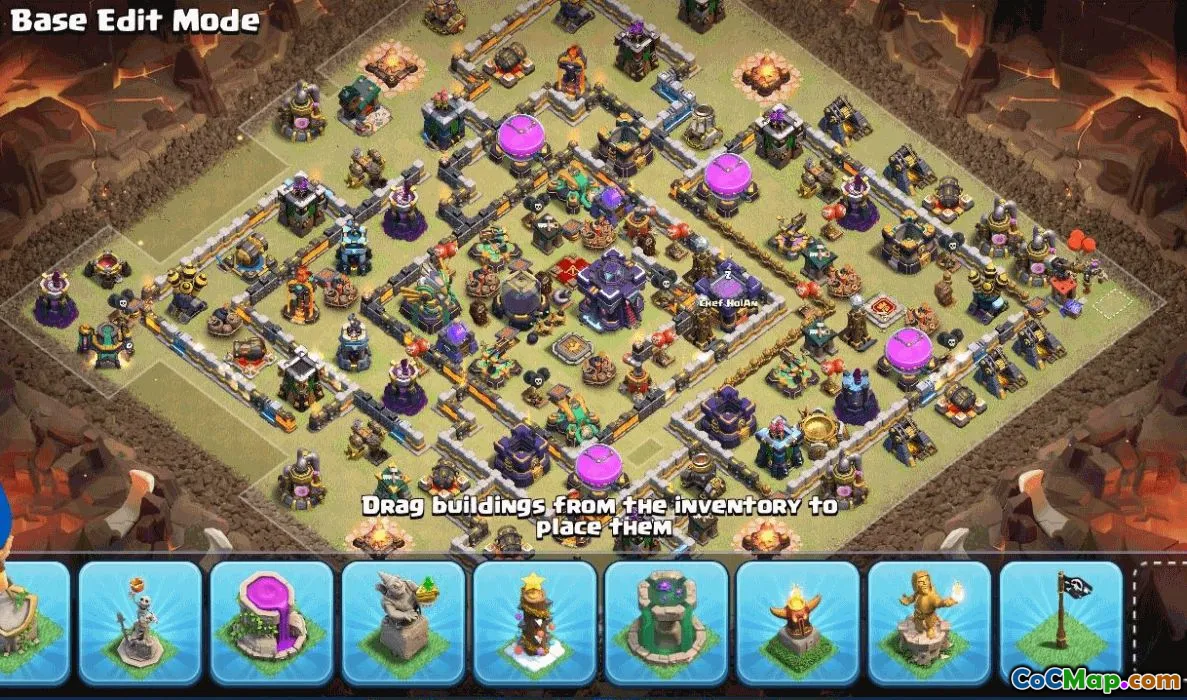This screenshot has width=1187, height=700.
Task: Open the CoCMap.com watermark link
Action: point(1095,679)
